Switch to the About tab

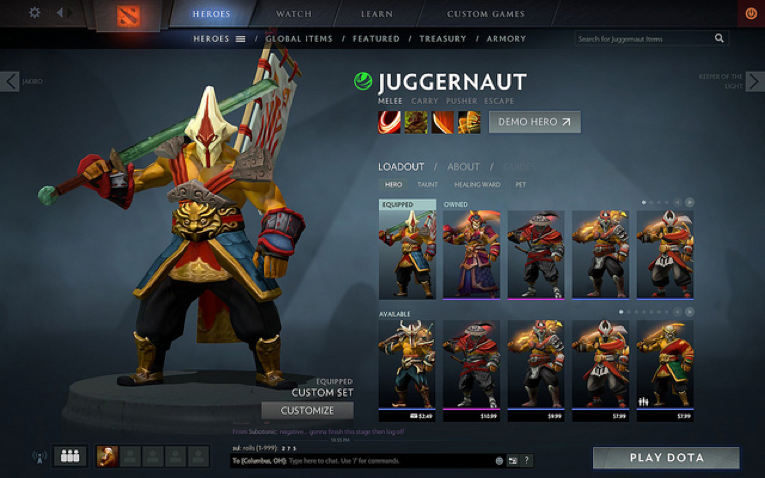tap(463, 167)
